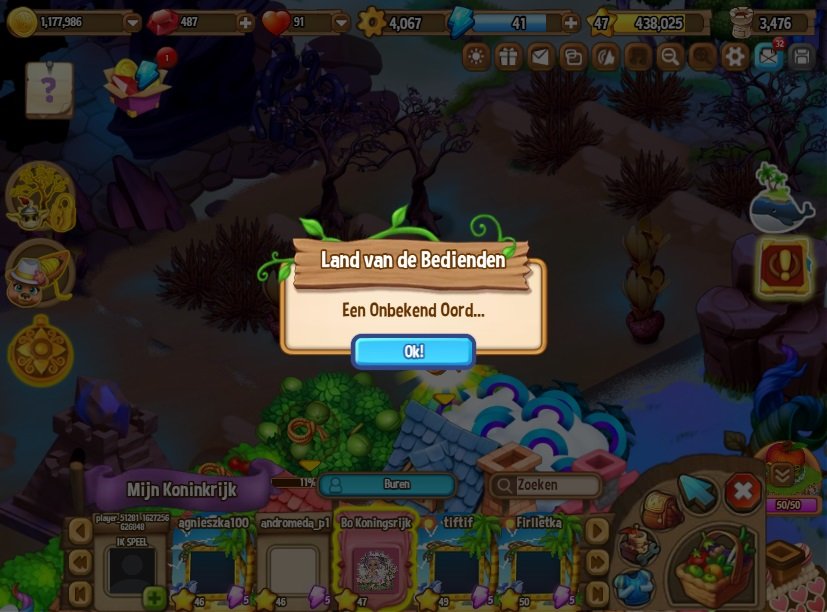The image size is (827, 612).
Task: Click the zoom-out magnifier icon
Action: (670, 56)
